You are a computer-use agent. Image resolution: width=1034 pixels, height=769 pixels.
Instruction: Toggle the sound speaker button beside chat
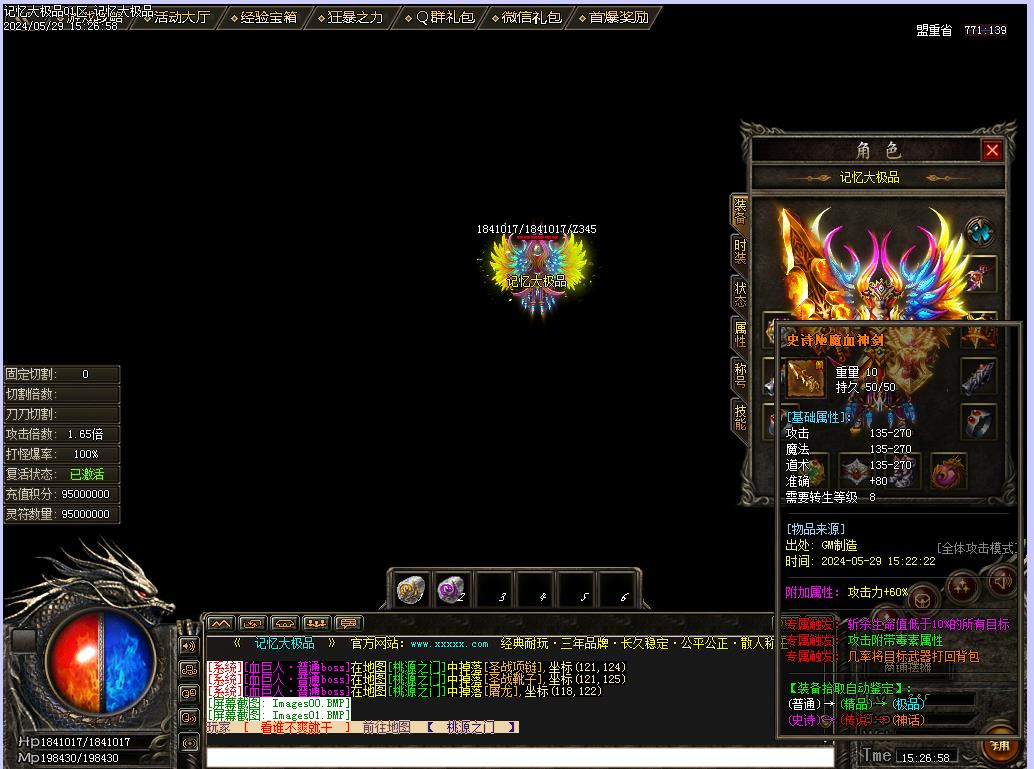tap(189, 645)
